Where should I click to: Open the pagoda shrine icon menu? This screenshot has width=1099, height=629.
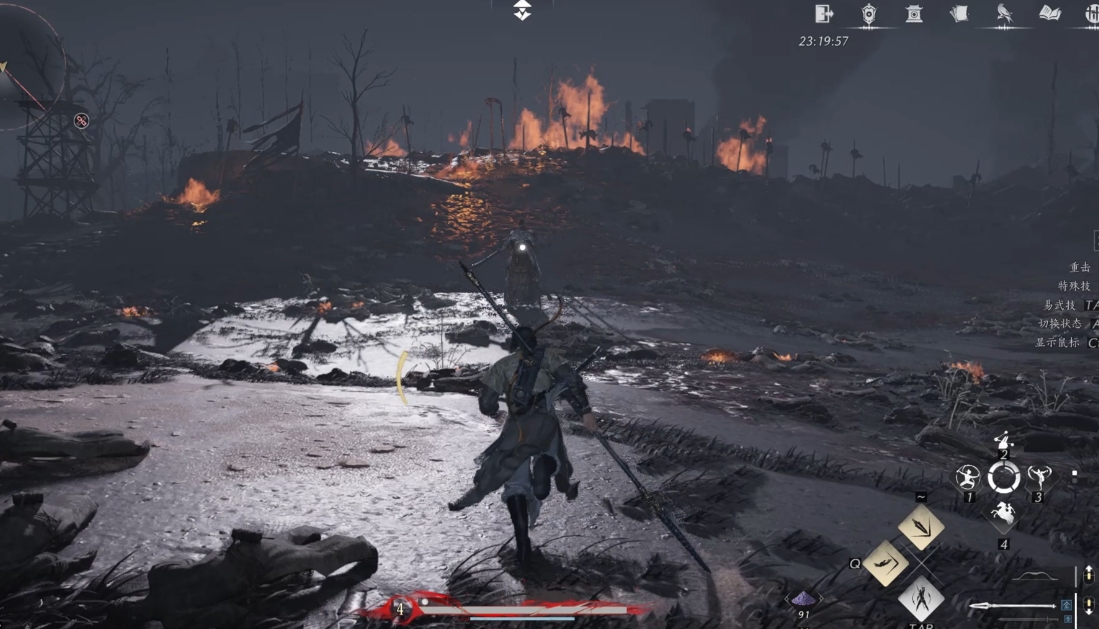914,13
